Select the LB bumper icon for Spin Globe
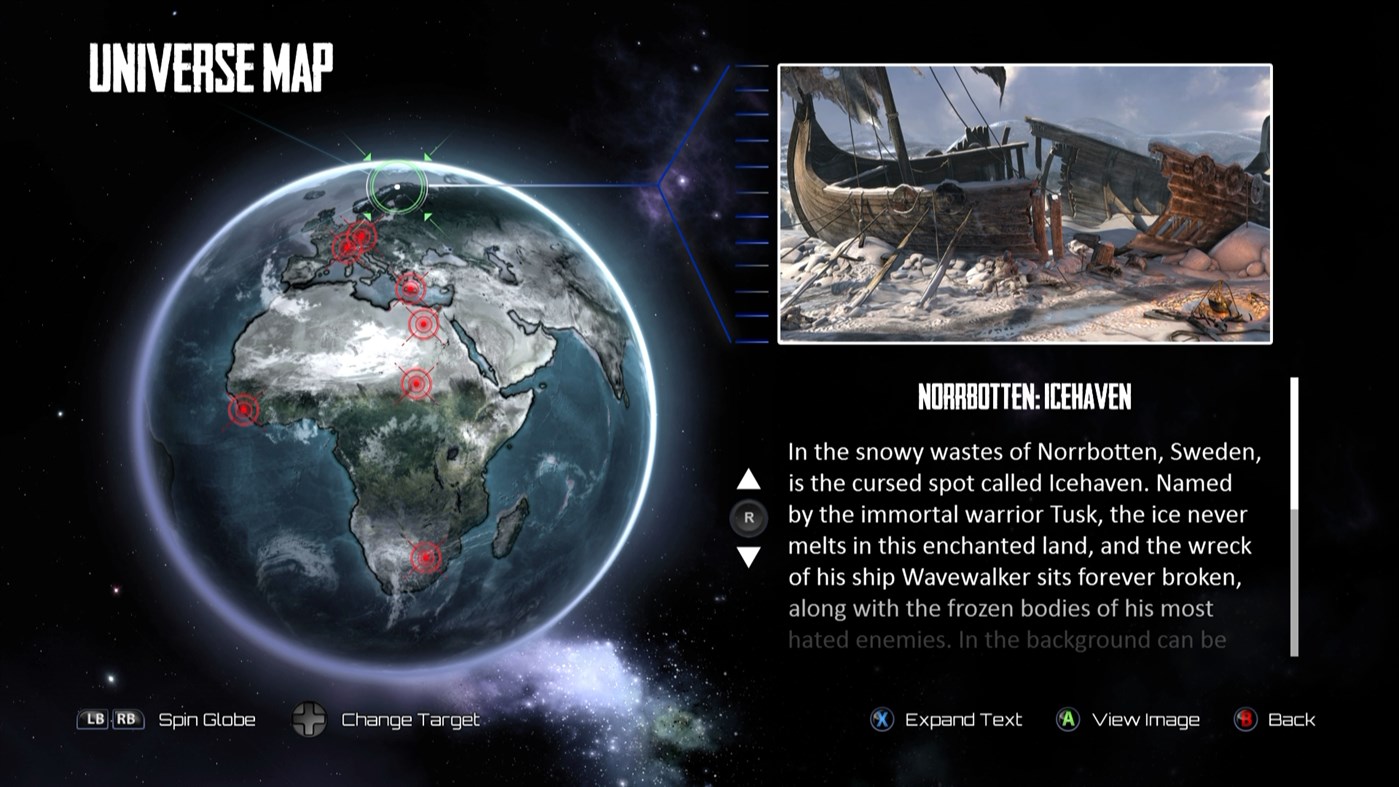 90,719
